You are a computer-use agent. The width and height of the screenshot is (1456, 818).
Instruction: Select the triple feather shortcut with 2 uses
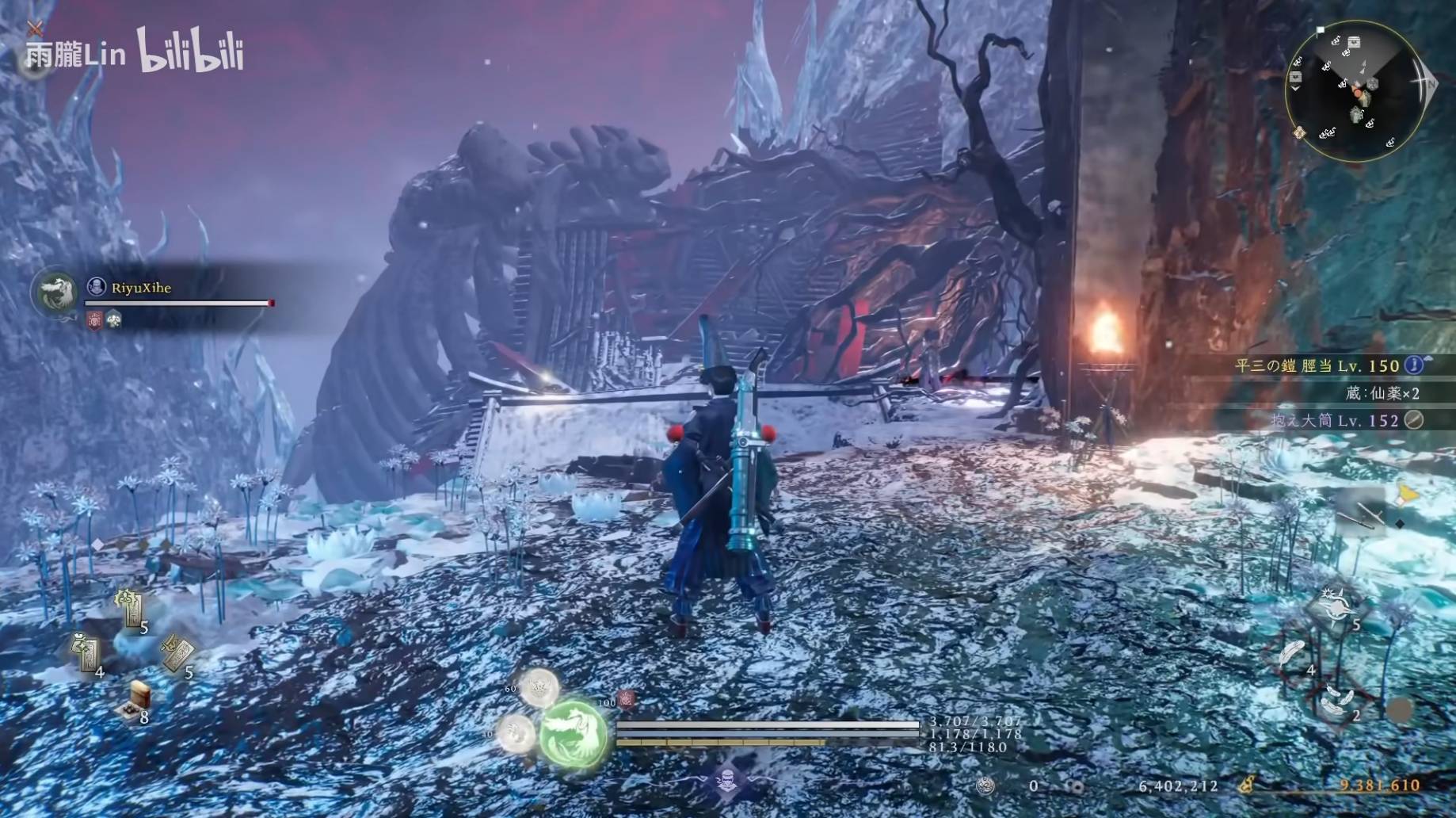[1338, 700]
